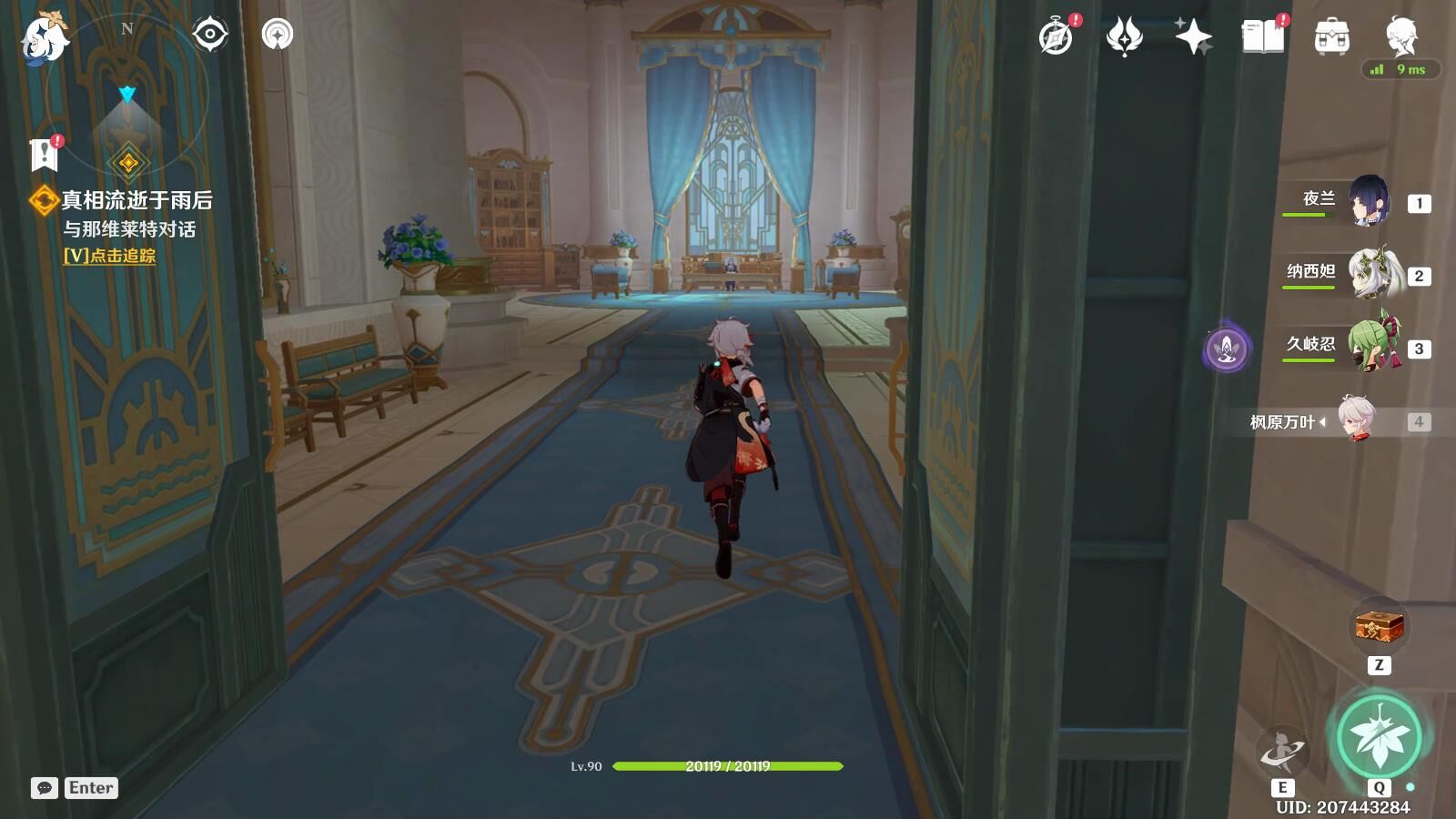The width and height of the screenshot is (1456, 819).
Task: Open the inventory backpack
Action: 1331,37
